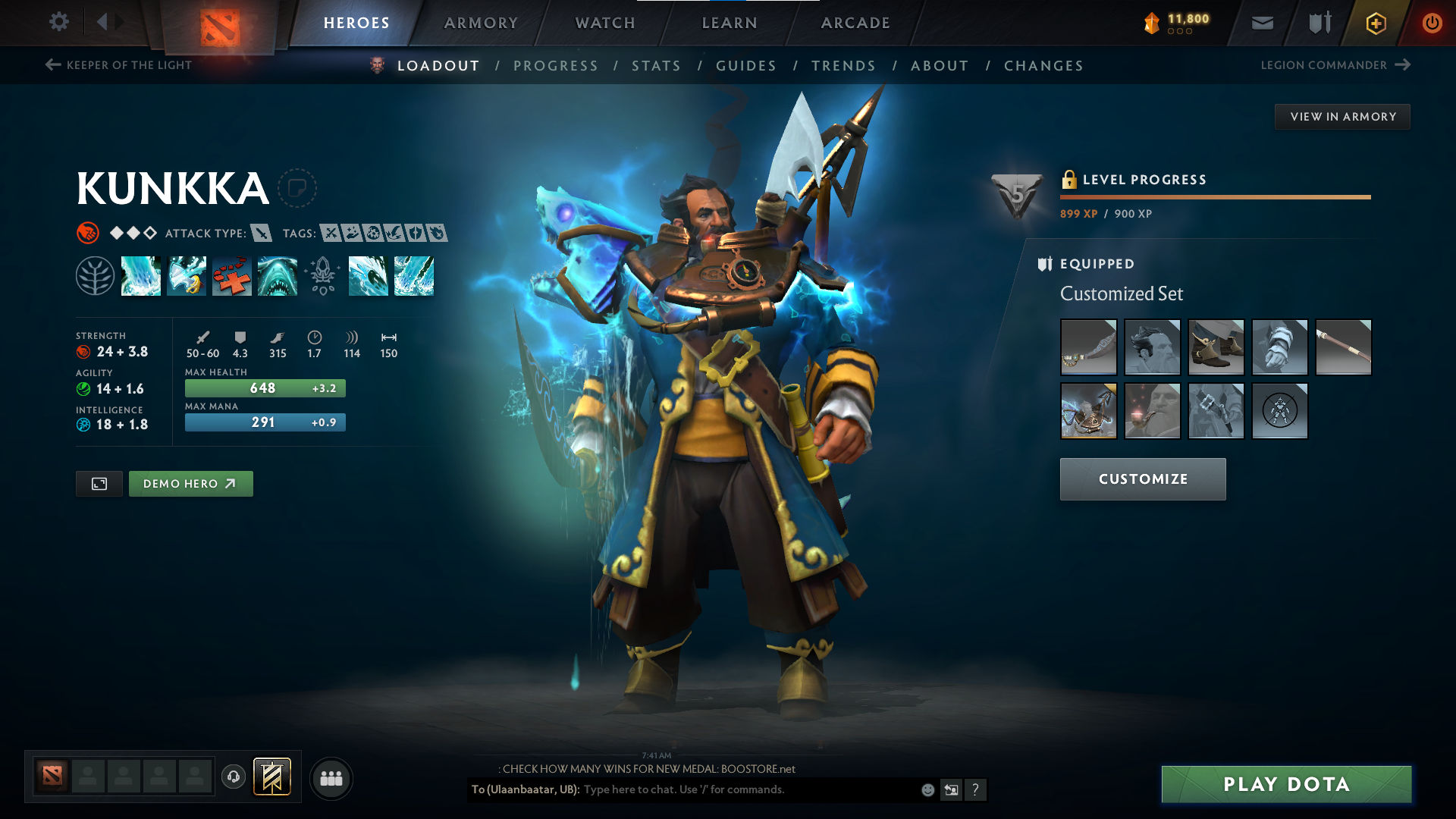This screenshot has width=1456, height=819.
Task: Open the Tidebringer ability icon
Action: pos(187,277)
